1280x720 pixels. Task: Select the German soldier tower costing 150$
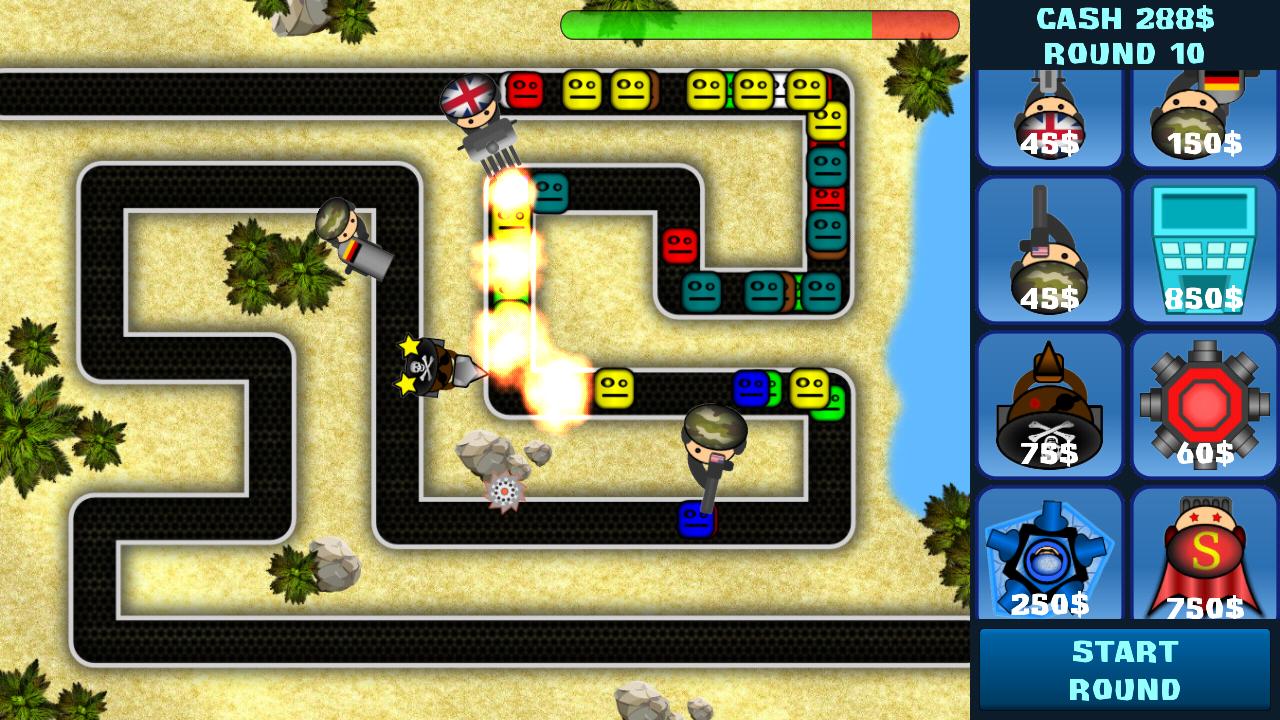pyautogui.click(x=1204, y=110)
